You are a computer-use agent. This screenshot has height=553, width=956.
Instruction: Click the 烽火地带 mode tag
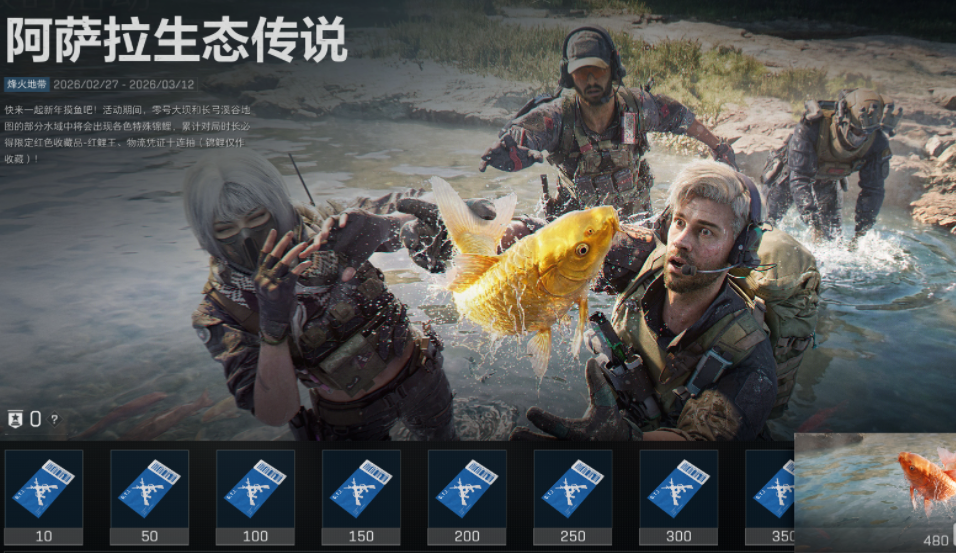[x=26, y=85]
